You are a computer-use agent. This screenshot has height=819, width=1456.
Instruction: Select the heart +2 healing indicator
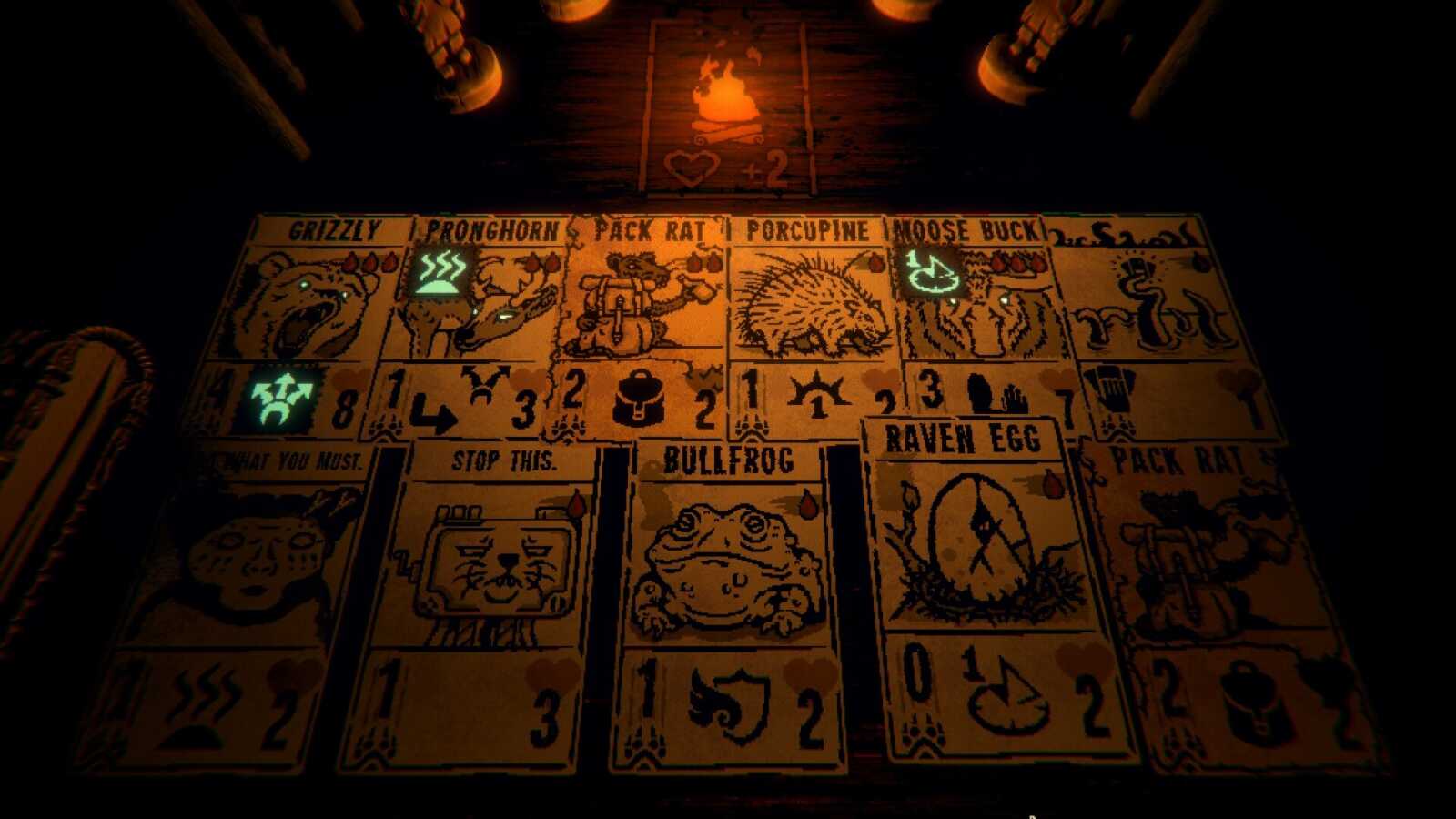728,168
